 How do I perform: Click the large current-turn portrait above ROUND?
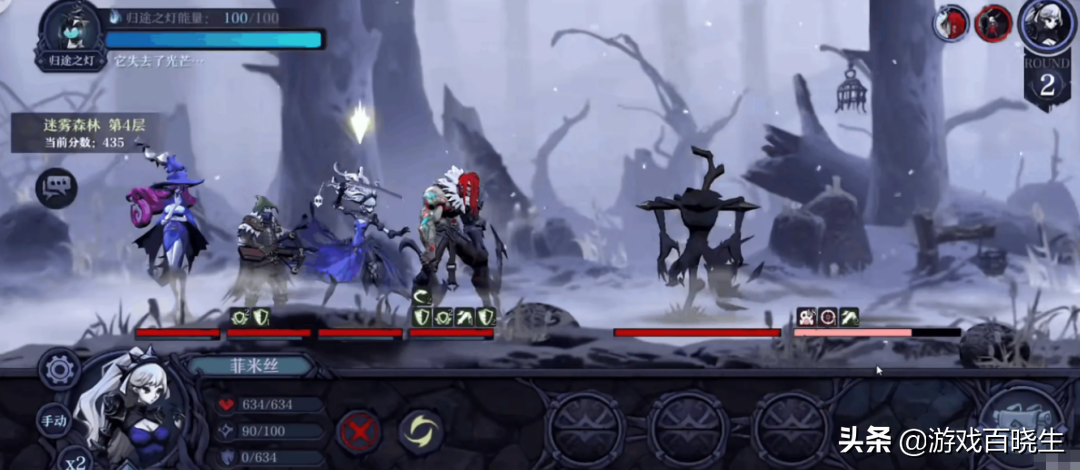coord(1047,24)
